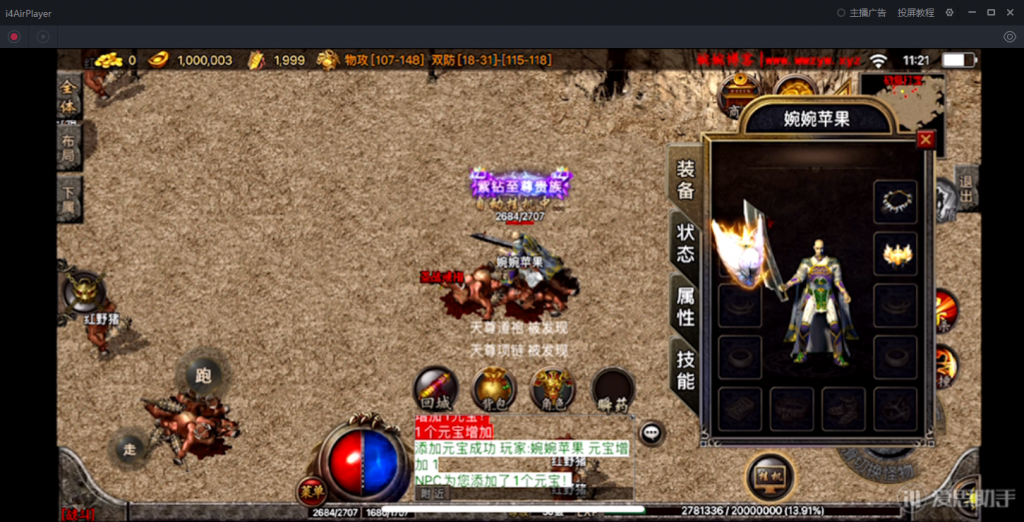Open the chat speech-bubble button
Screen dimensions: 1024x522
tap(652, 433)
